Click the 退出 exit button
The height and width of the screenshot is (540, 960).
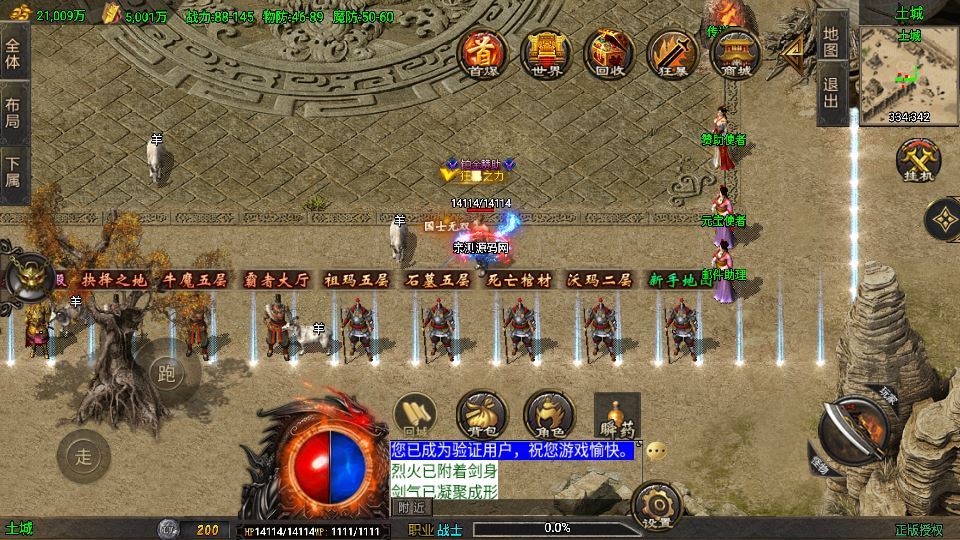coord(832,97)
